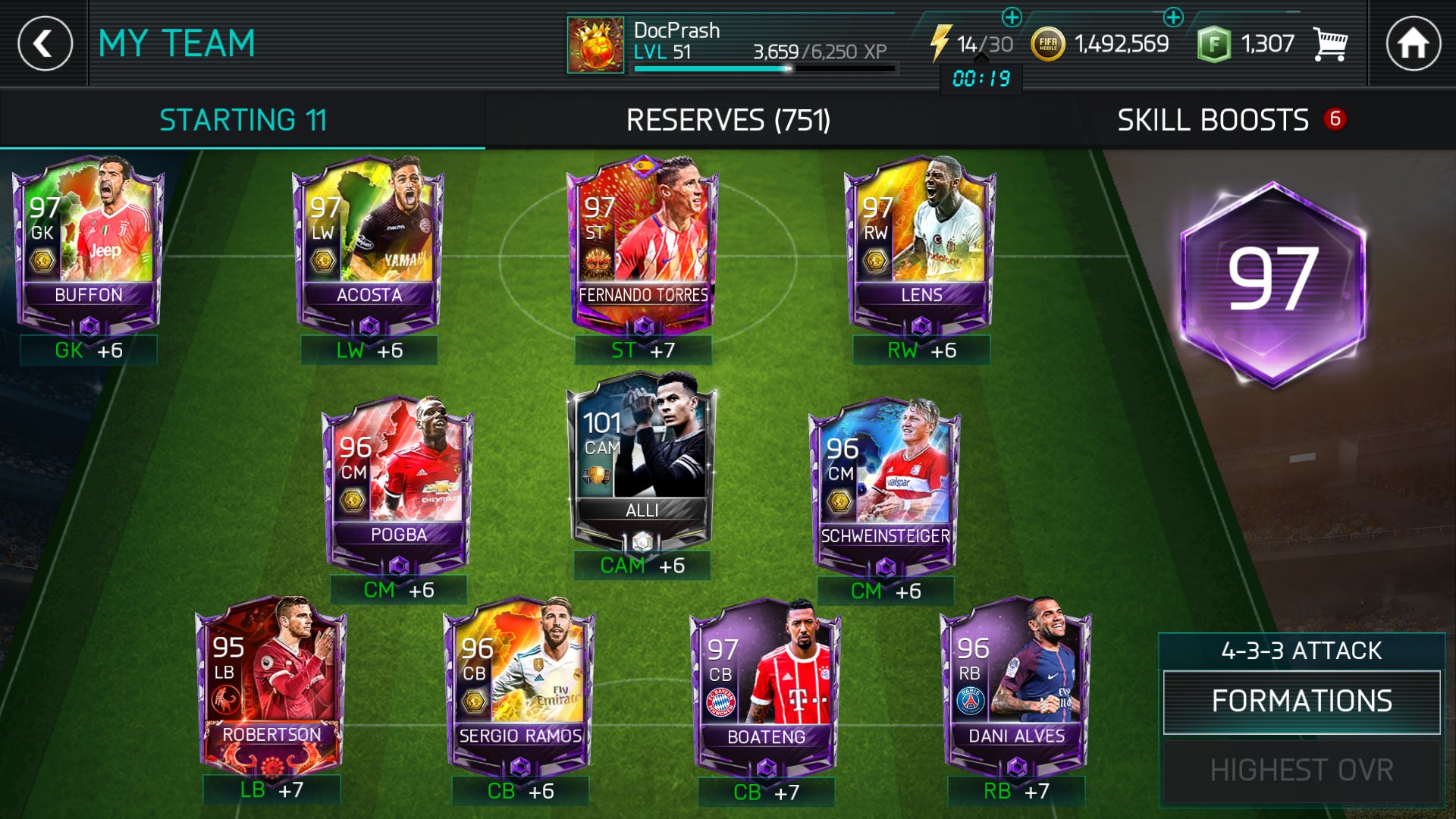Add more coins with plus icon
Screen dimensions: 1456x819
[1172, 17]
